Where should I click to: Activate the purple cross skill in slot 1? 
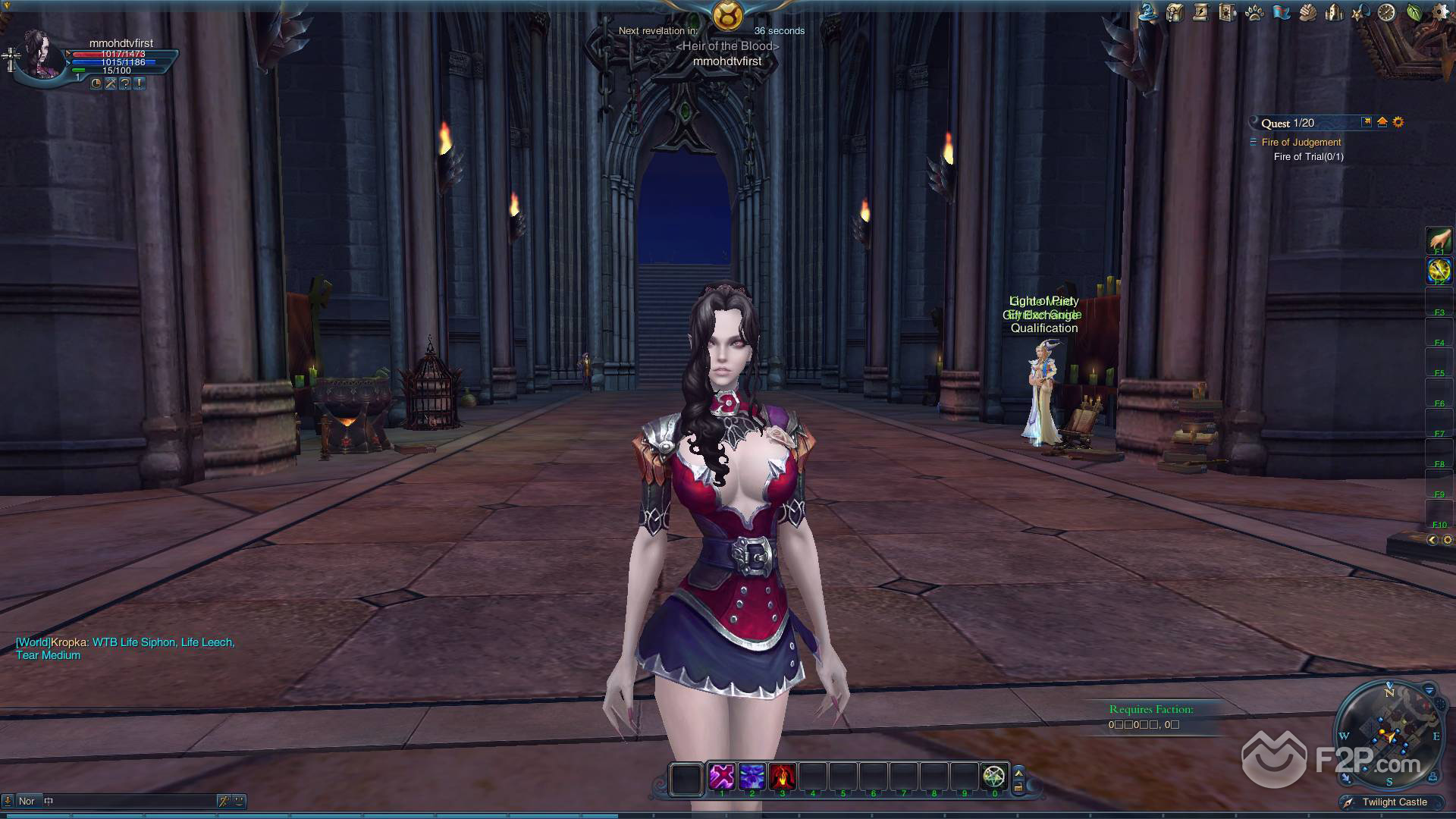721,777
